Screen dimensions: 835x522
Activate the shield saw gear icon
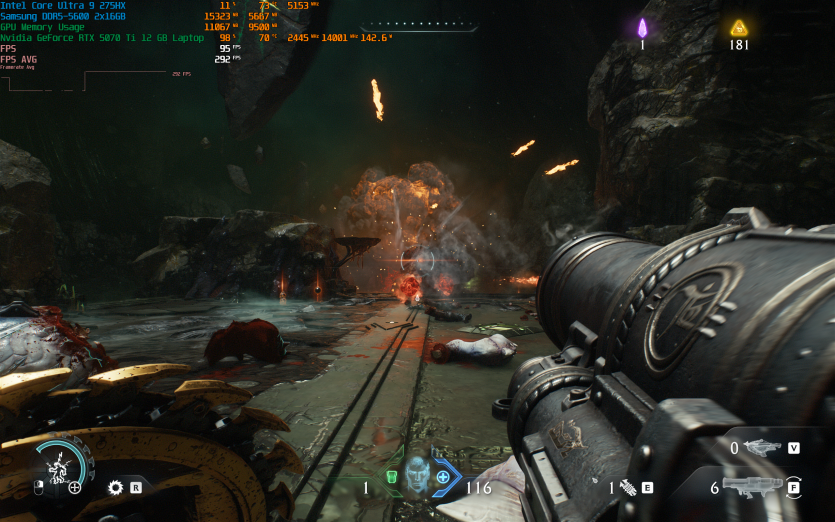pyautogui.click(x=115, y=488)
